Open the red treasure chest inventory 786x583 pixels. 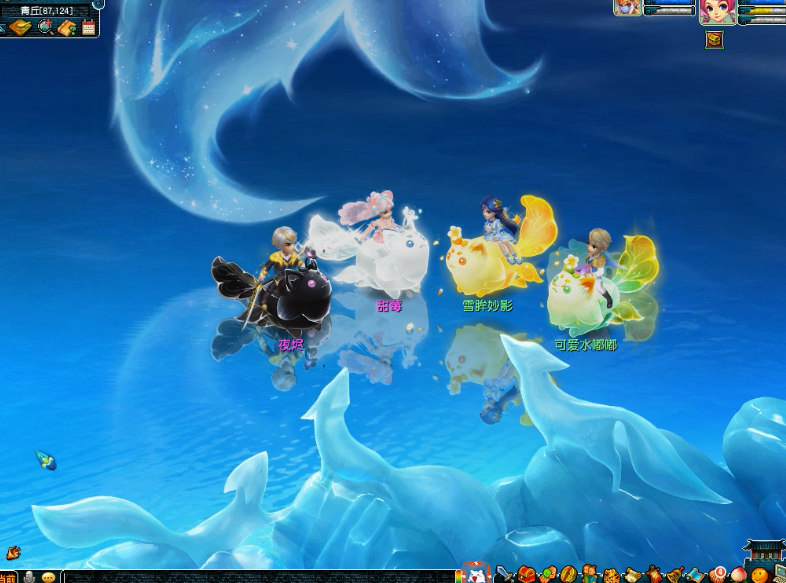click(526, 575)
